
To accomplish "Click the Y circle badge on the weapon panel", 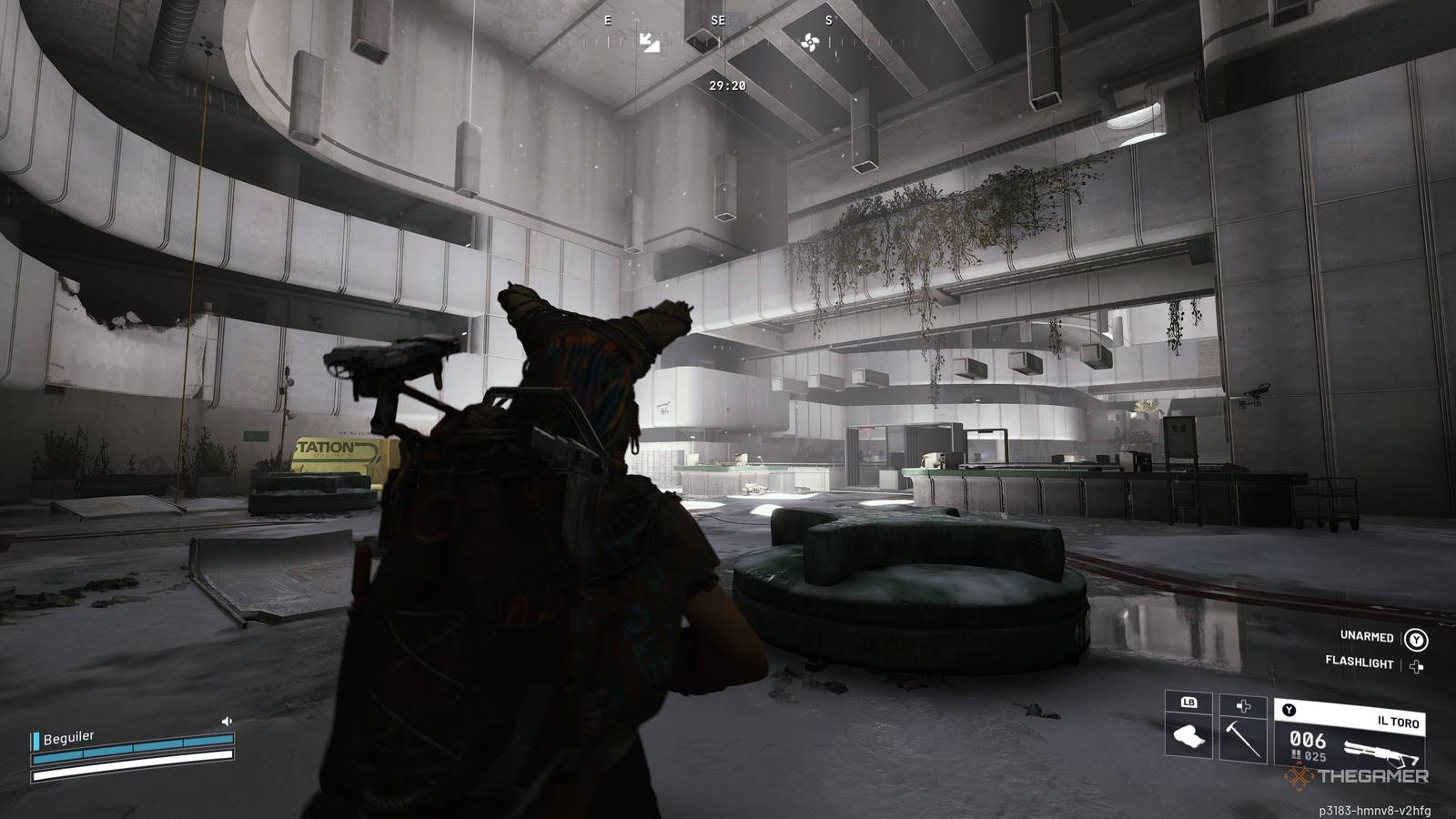I will pos(1289,711).
